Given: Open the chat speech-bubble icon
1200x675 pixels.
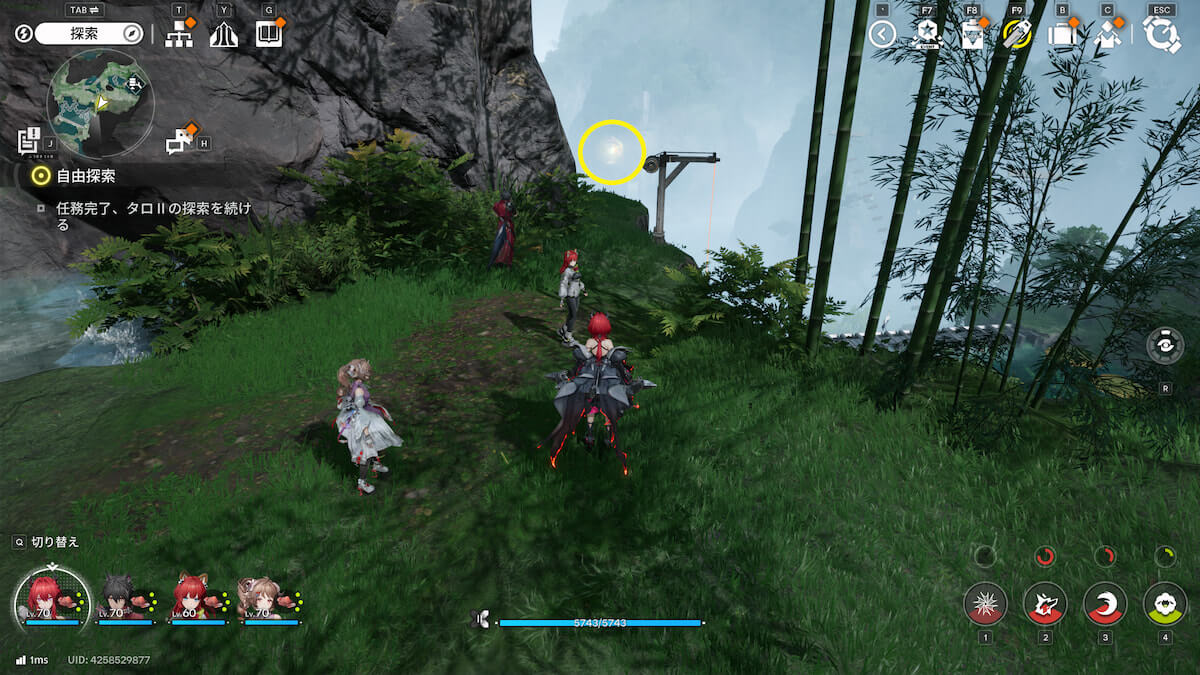Looking at the screenshot, I should pyautogui.click(x=179, y=142).
